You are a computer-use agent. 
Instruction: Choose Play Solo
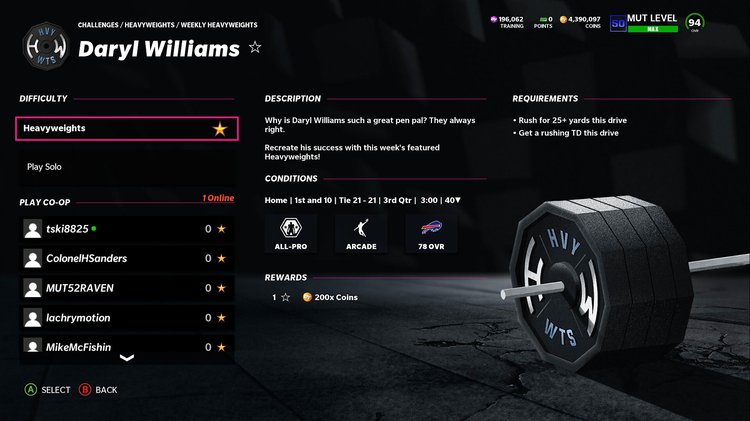point(44,167)
